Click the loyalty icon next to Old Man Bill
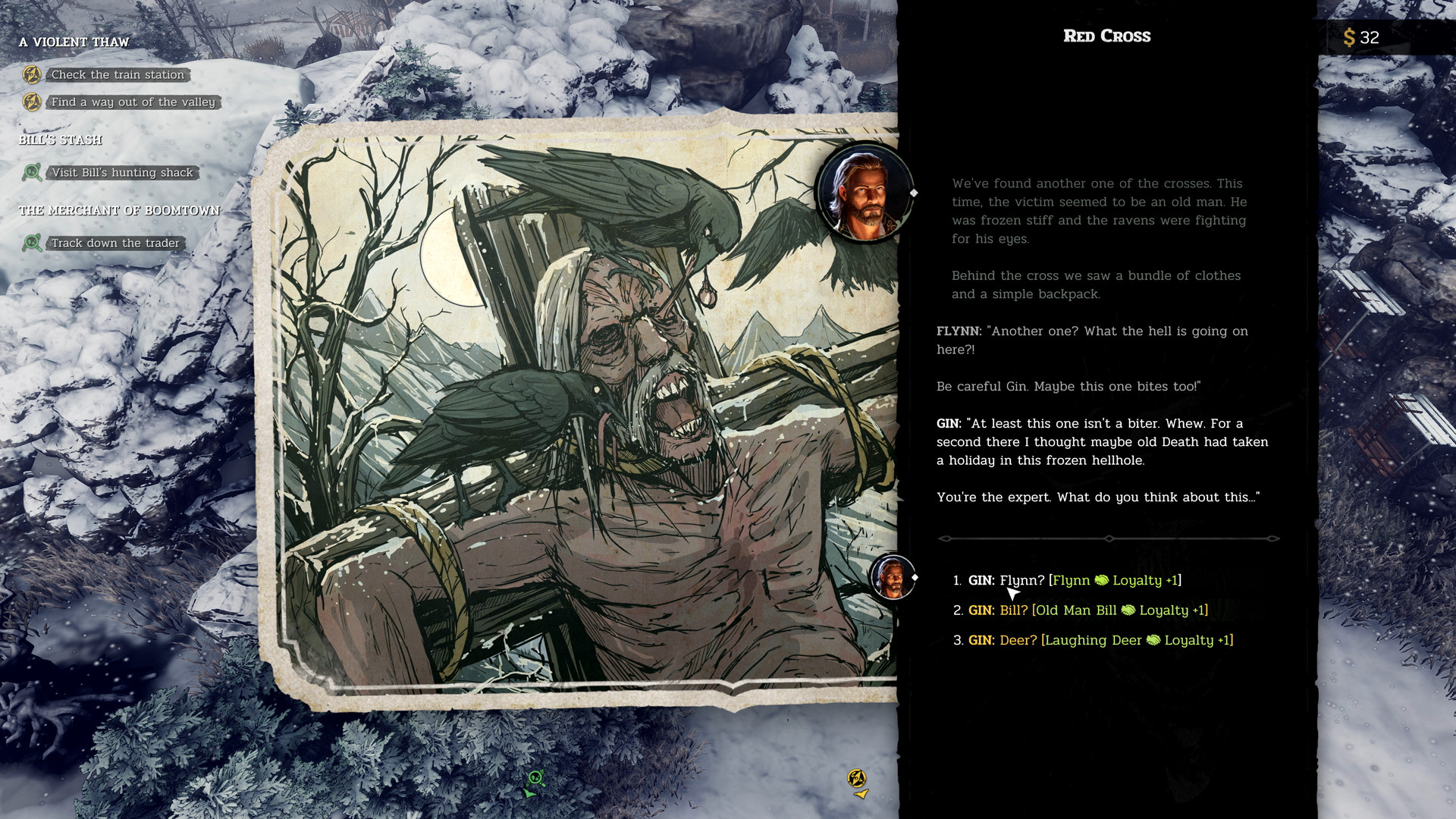Image resolution: width=1456 pixels, height=819 pixels. click(x=1128, y=610)
